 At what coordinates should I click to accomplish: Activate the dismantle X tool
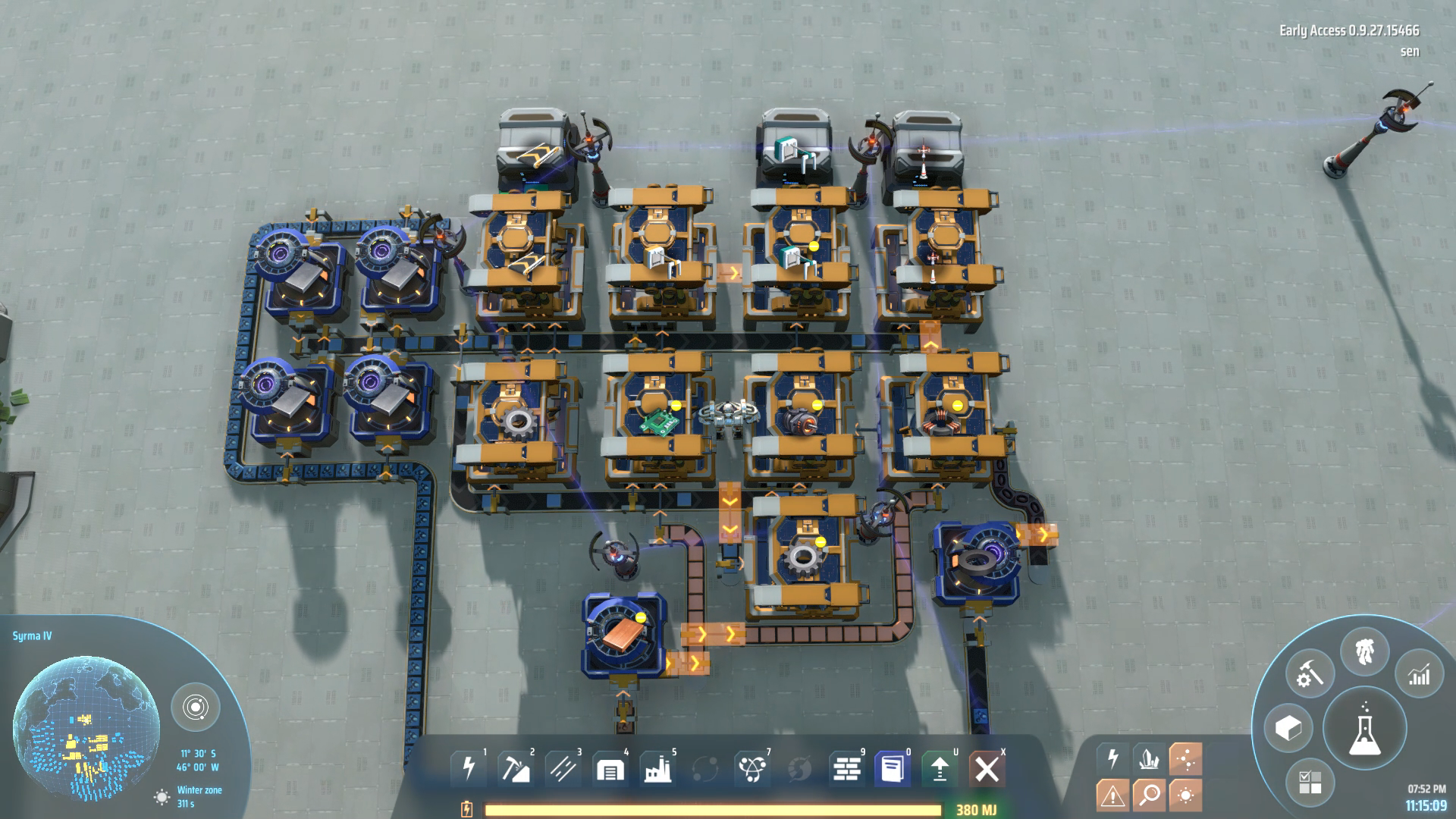point(987,769)
